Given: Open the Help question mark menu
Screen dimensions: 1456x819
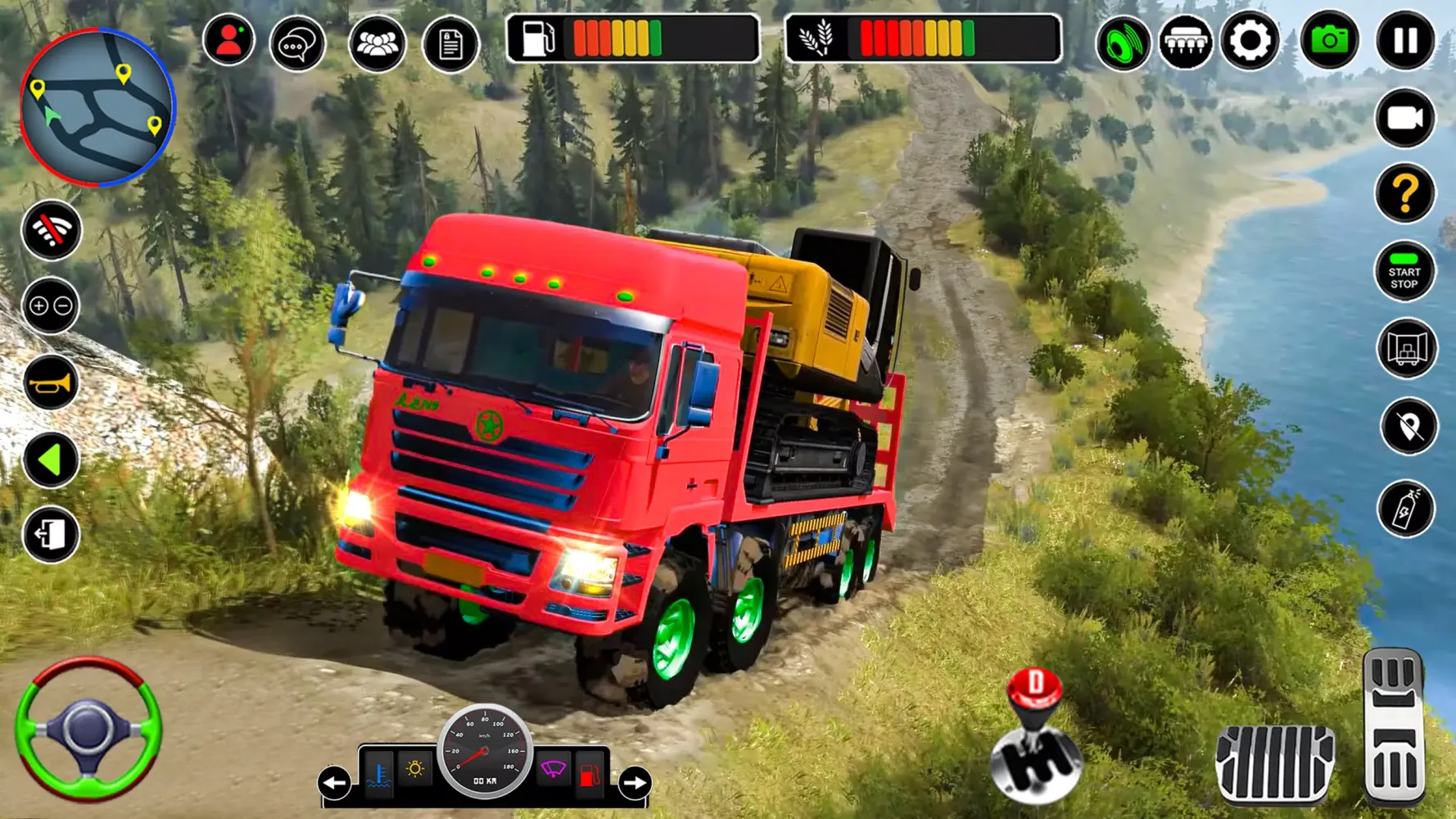Looking at the screenshot, I should (1406, 194).
